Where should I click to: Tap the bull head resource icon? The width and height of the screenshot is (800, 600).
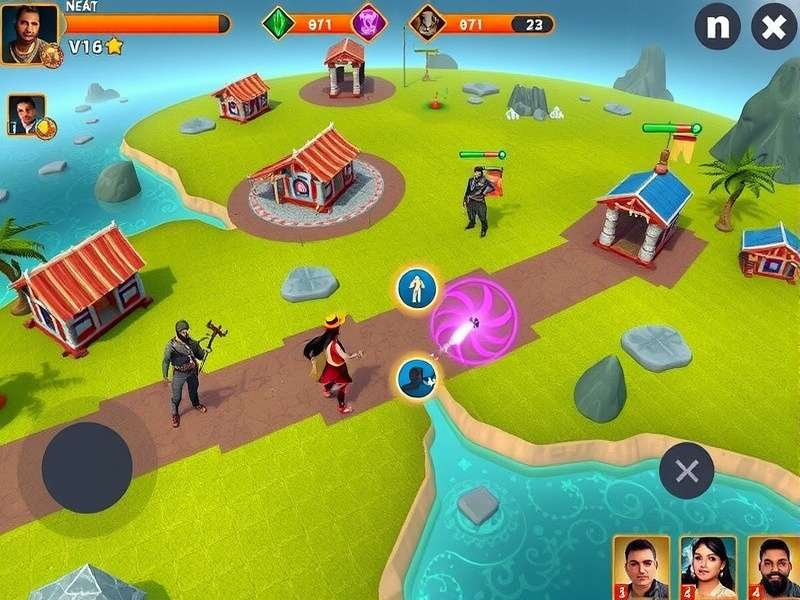click(427, 22)
